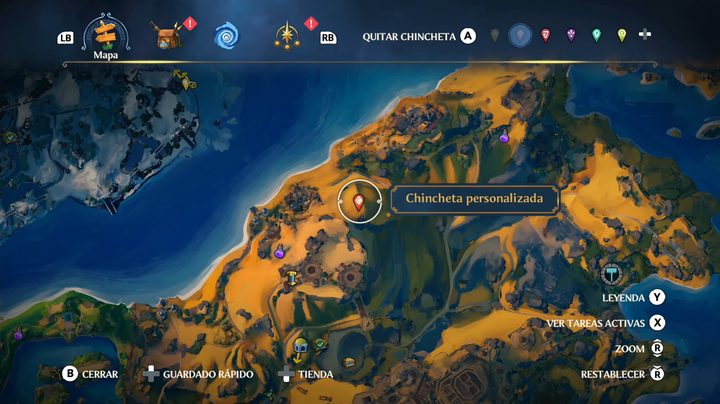Pick the yellow pin type
This screenshot has height=404, width=720.
621,36
